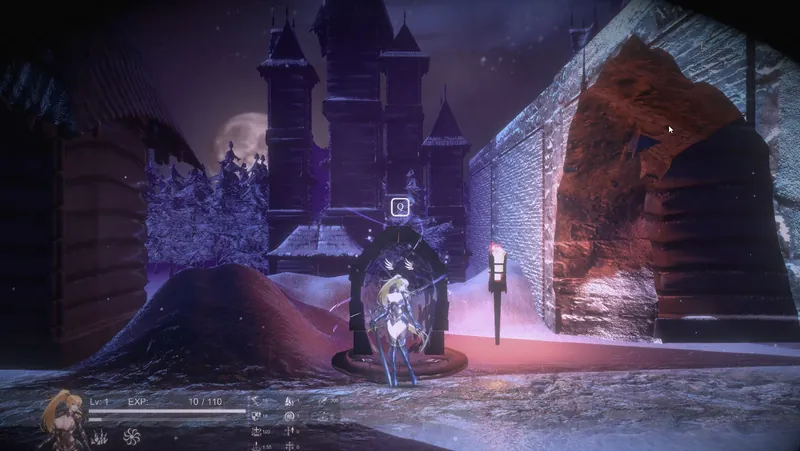This screenshot has width=800, height=451.
Task: Activate the ice spikes skill icon
Action: (100, 436)
